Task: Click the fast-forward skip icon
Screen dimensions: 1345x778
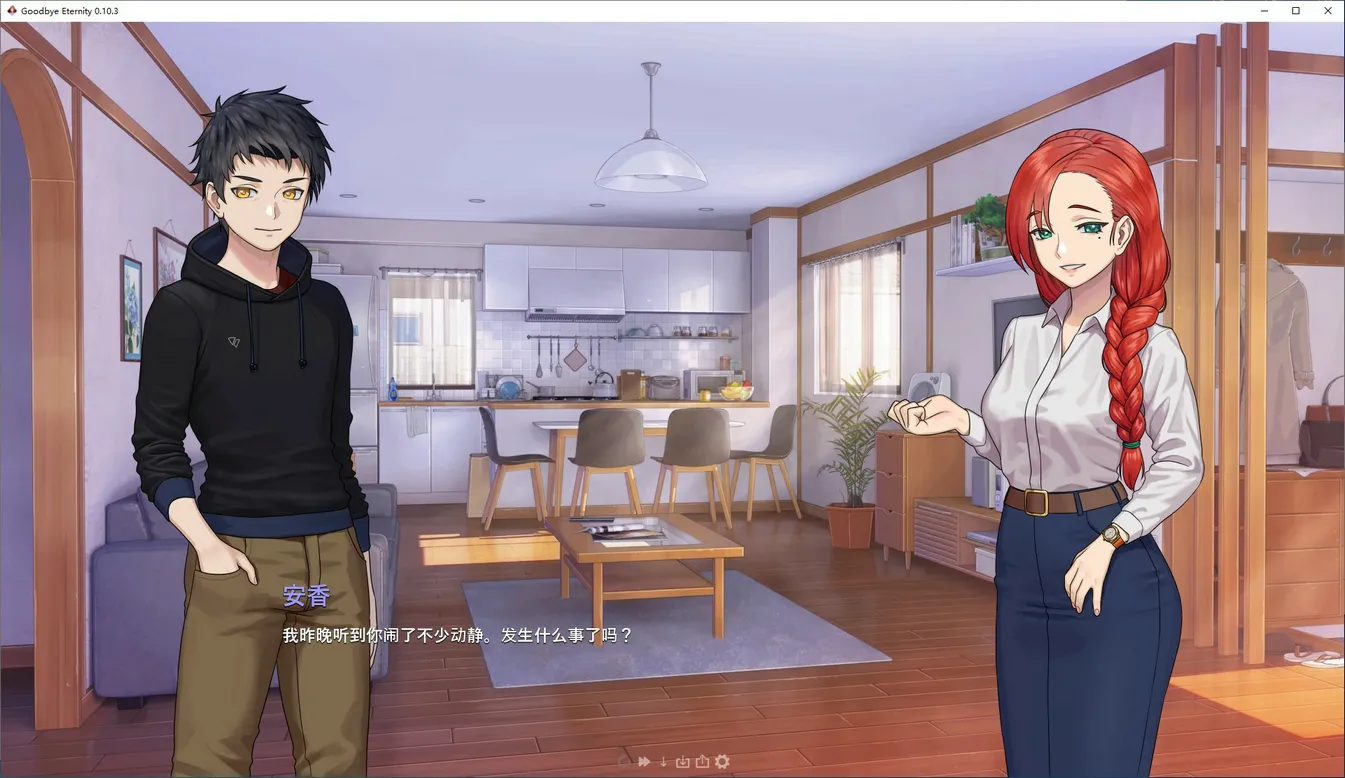Action: point(644,762)
